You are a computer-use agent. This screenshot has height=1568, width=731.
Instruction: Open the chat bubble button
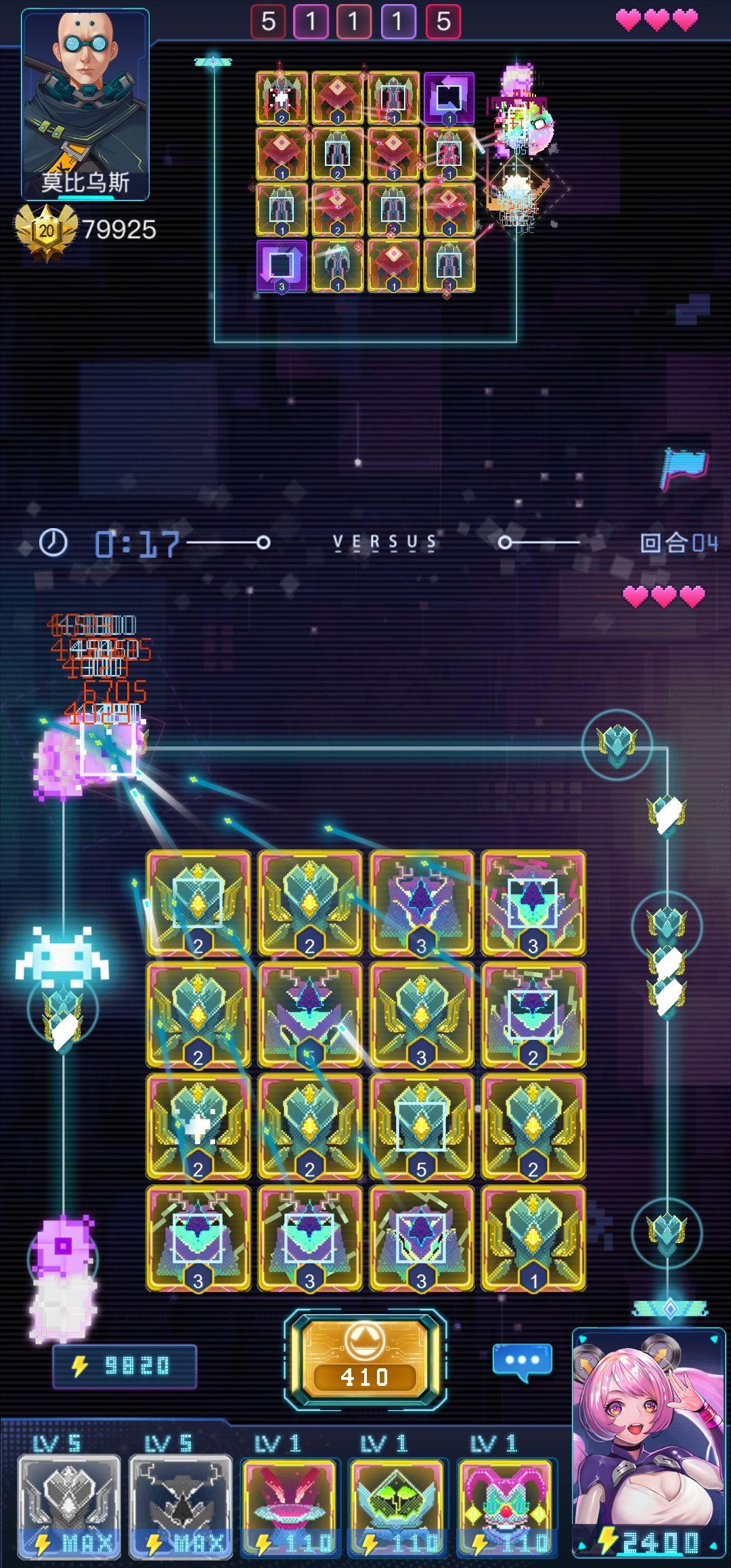coord(522,1361)
